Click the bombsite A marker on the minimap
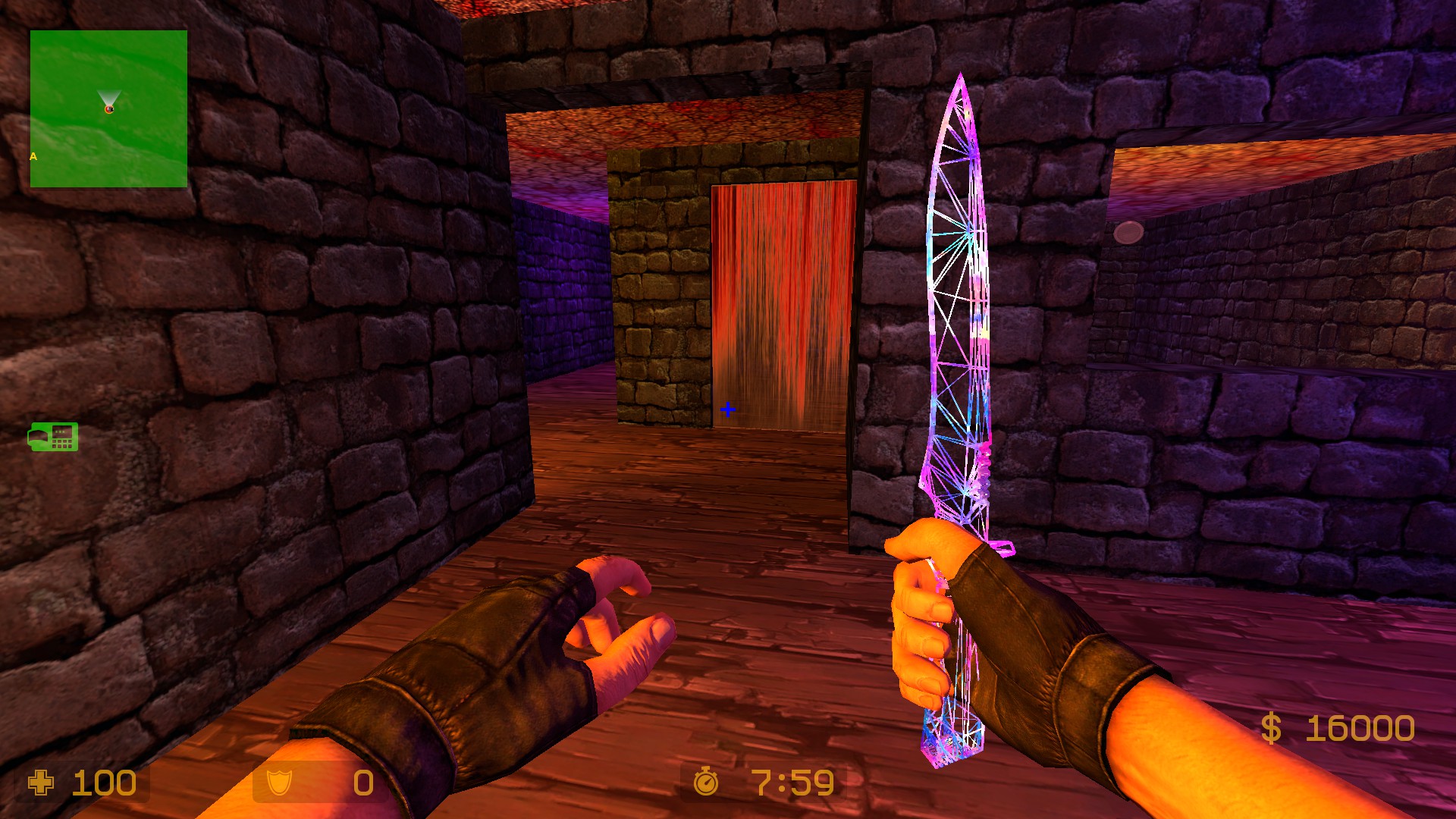Screen dimensions: 1456x819 tap(33, 157)
